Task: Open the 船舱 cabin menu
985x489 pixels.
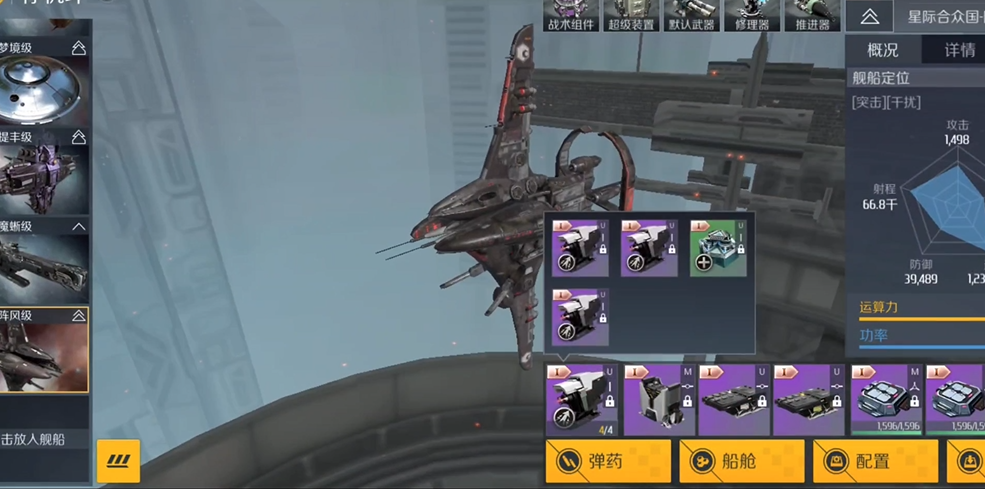Action: [741, 461]
